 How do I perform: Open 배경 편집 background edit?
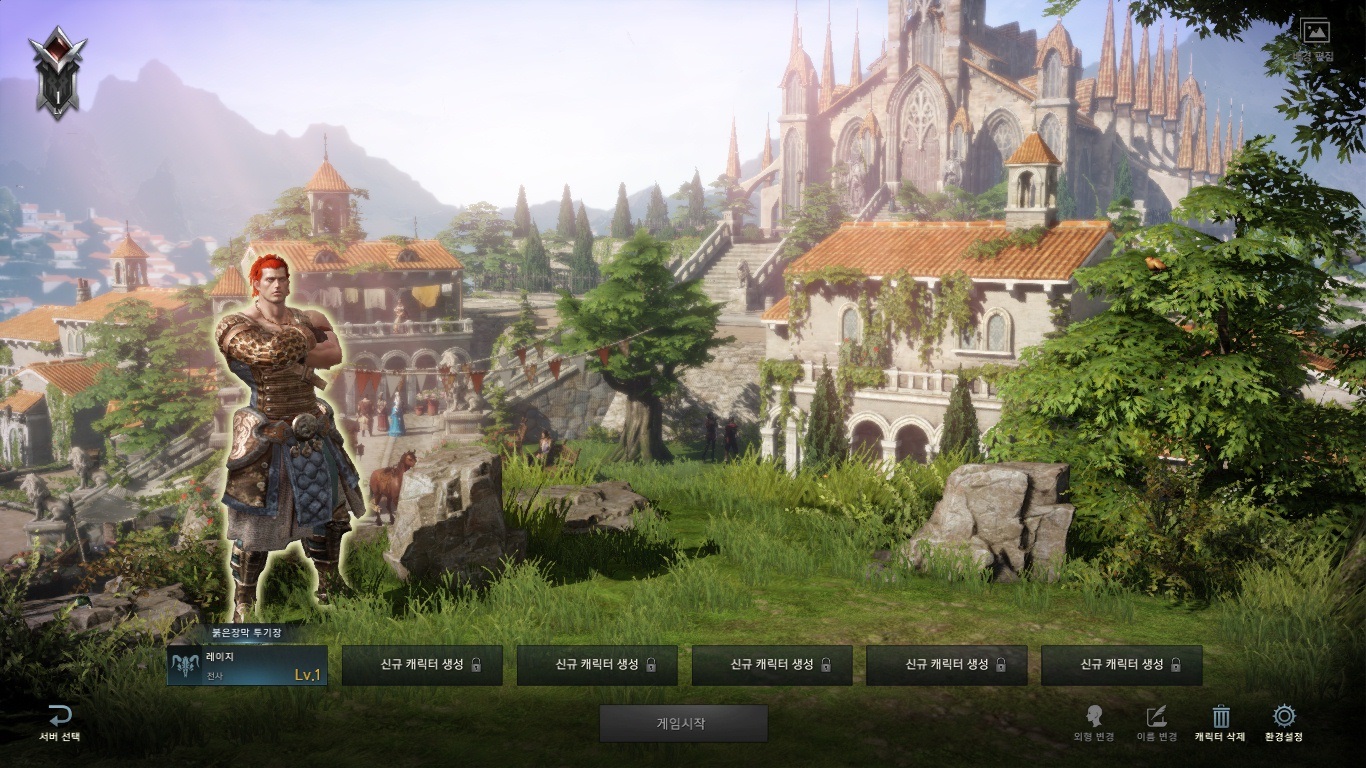(1315, 38)
